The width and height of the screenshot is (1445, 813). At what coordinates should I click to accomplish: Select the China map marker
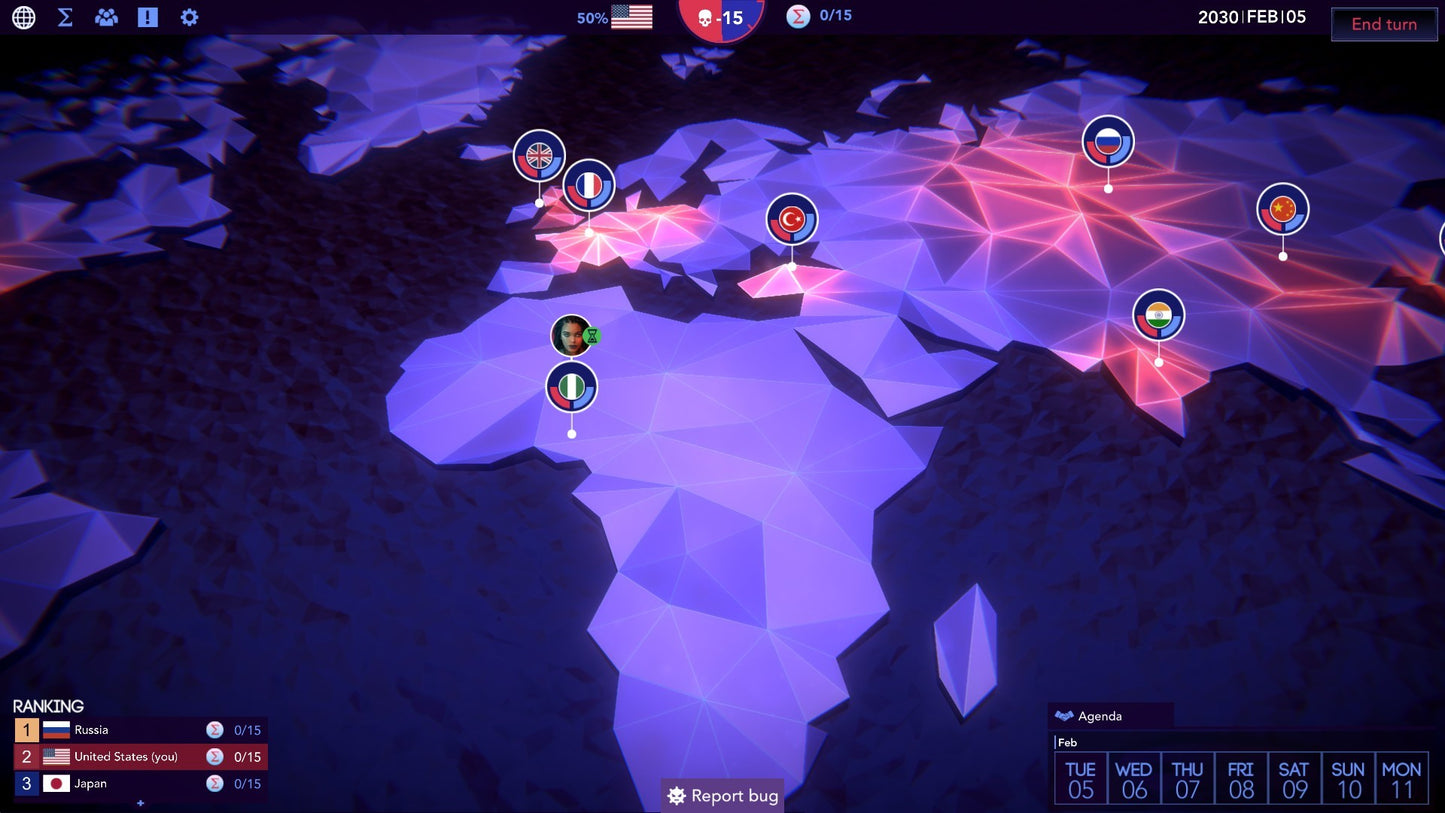tap(1281, 209)
